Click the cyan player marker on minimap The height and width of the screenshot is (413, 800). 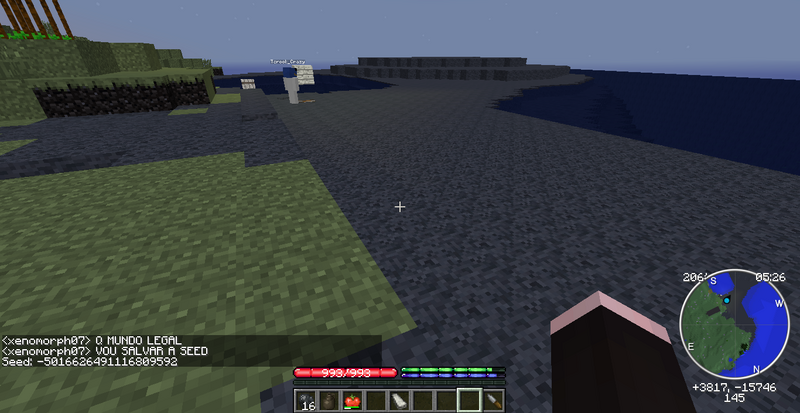click(x=728, y=300)
